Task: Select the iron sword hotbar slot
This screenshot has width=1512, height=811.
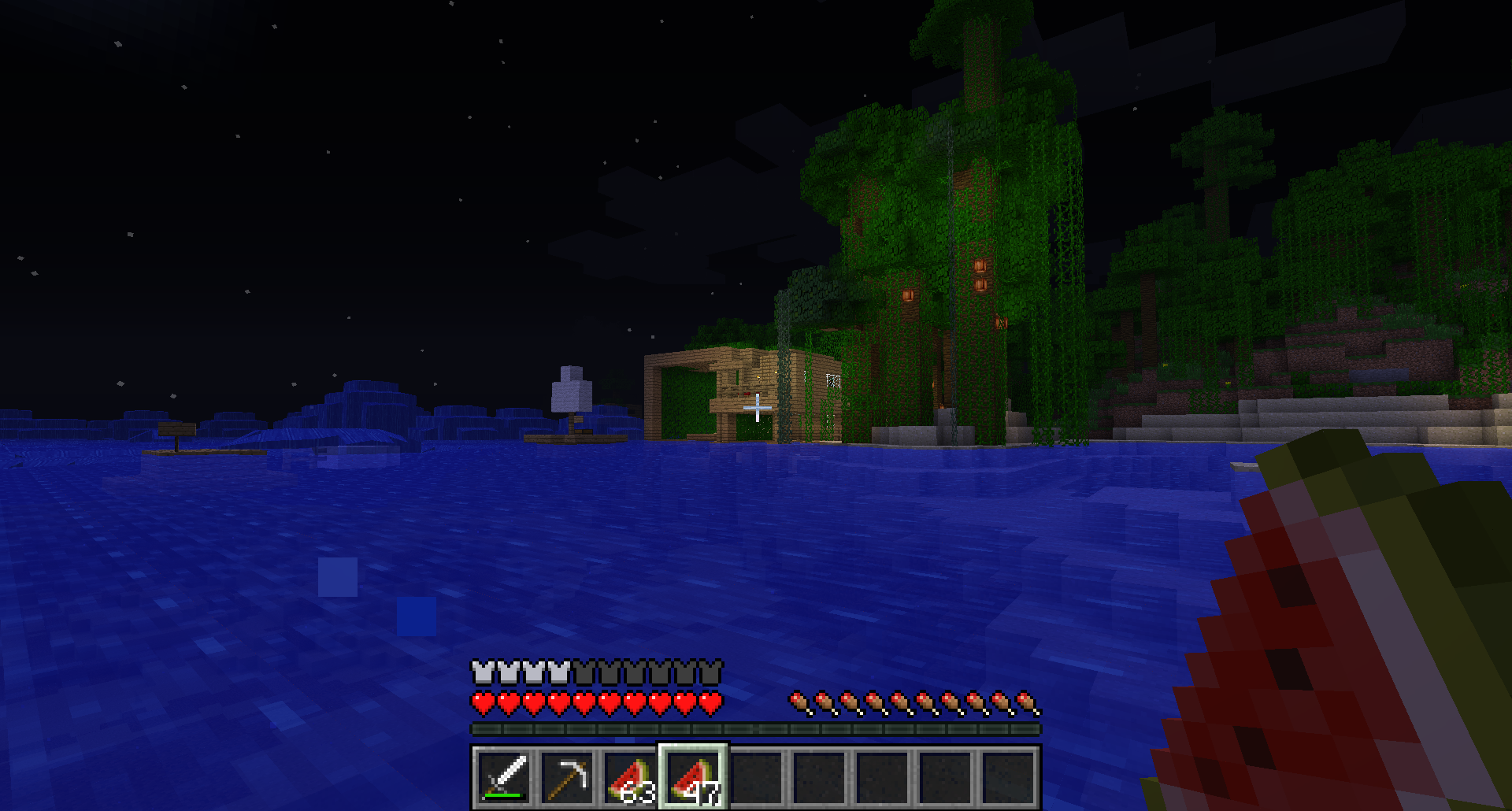Action: [504, 776]
